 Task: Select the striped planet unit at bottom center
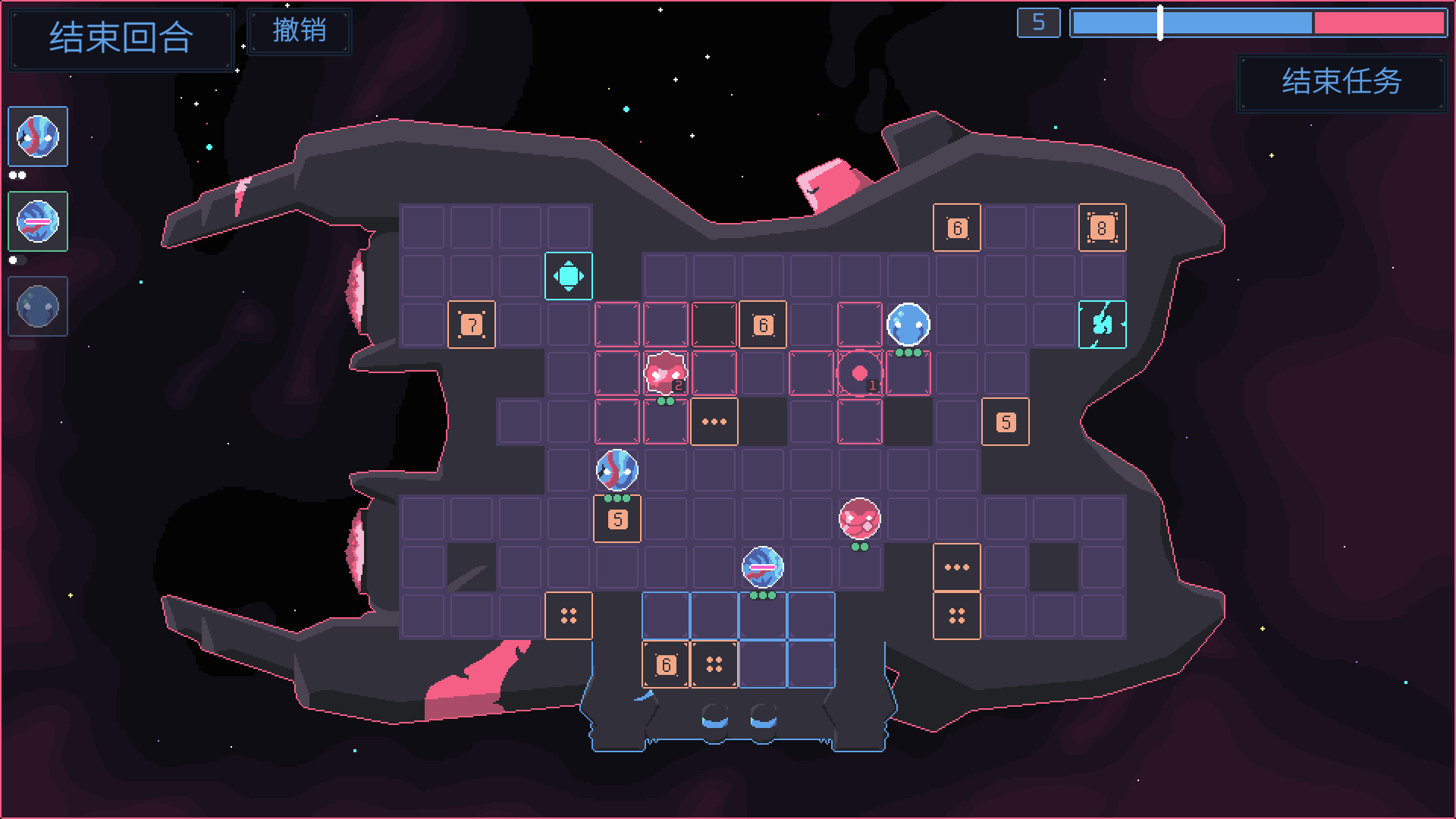click(763, 566)
